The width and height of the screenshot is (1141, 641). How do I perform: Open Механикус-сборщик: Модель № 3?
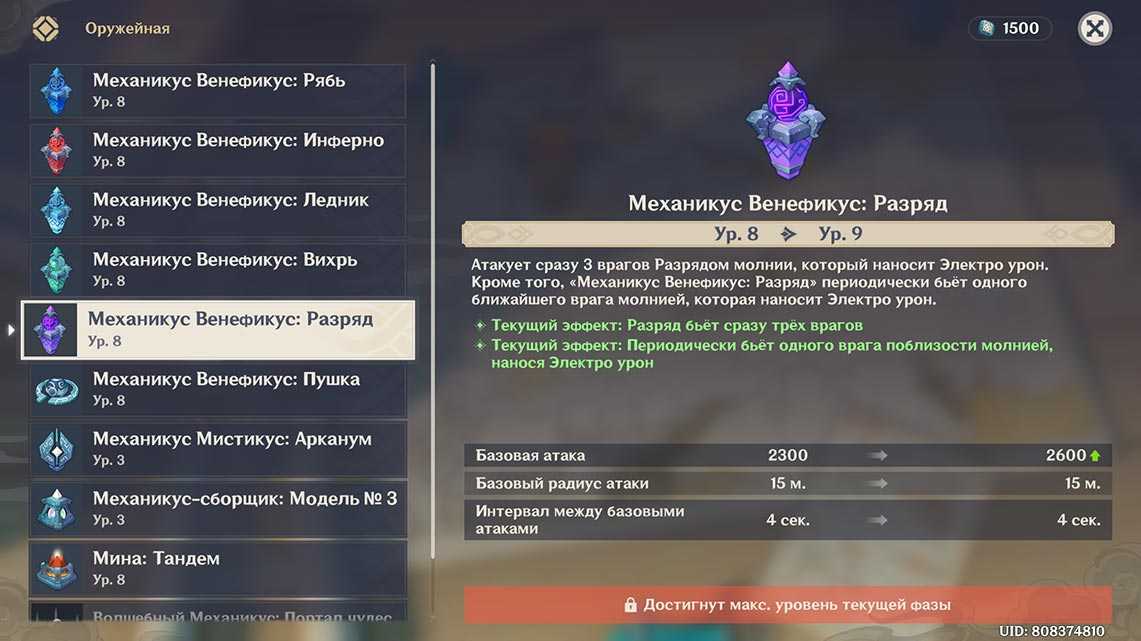tap(218, 509)
